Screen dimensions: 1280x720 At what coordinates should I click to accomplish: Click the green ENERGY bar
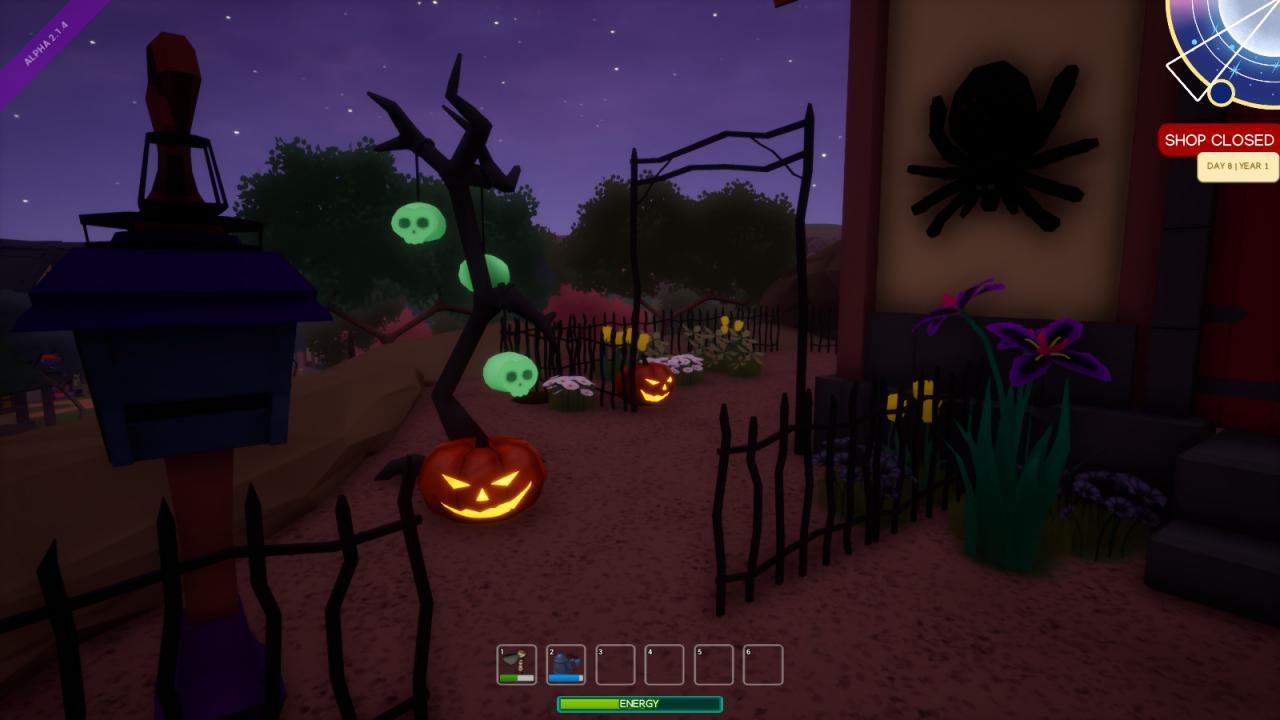pyautogui.click(x=639, y=704)
